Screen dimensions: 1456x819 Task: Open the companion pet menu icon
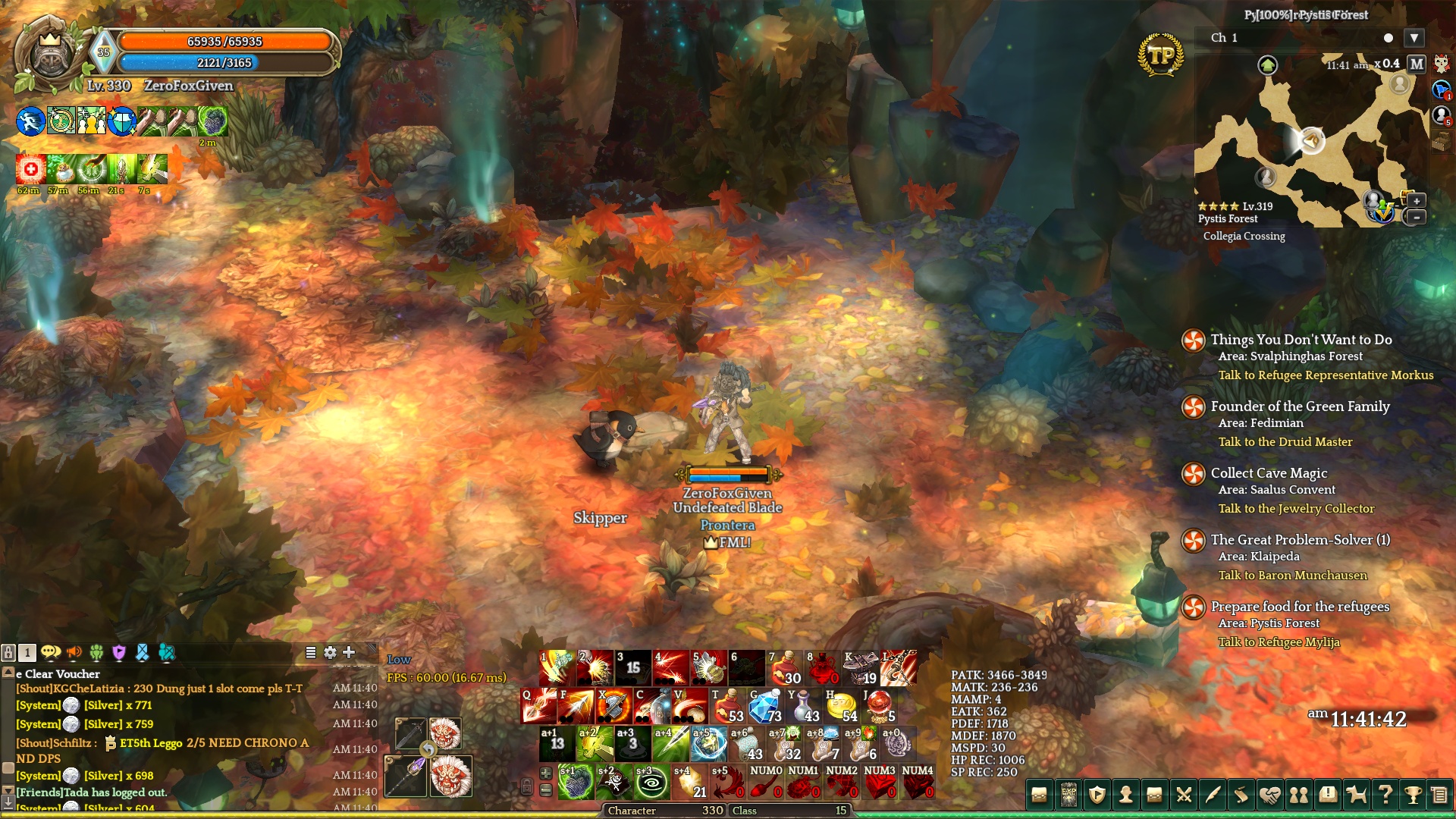(x=1356, y=795)
